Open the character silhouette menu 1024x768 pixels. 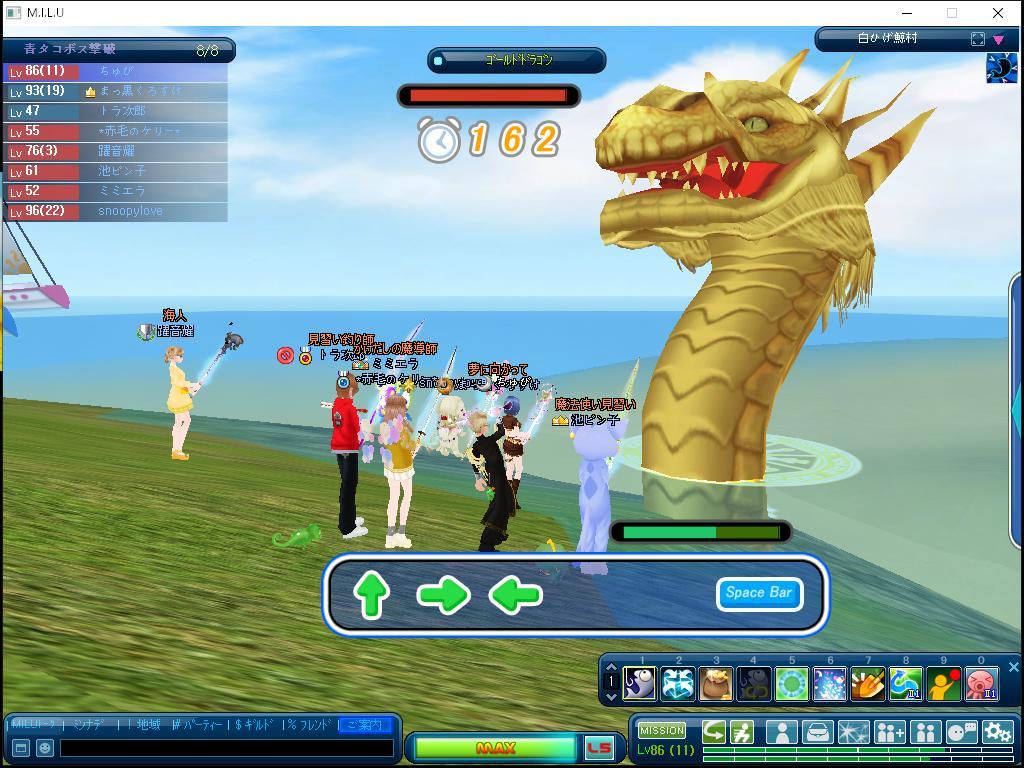[x=781, y=733]
